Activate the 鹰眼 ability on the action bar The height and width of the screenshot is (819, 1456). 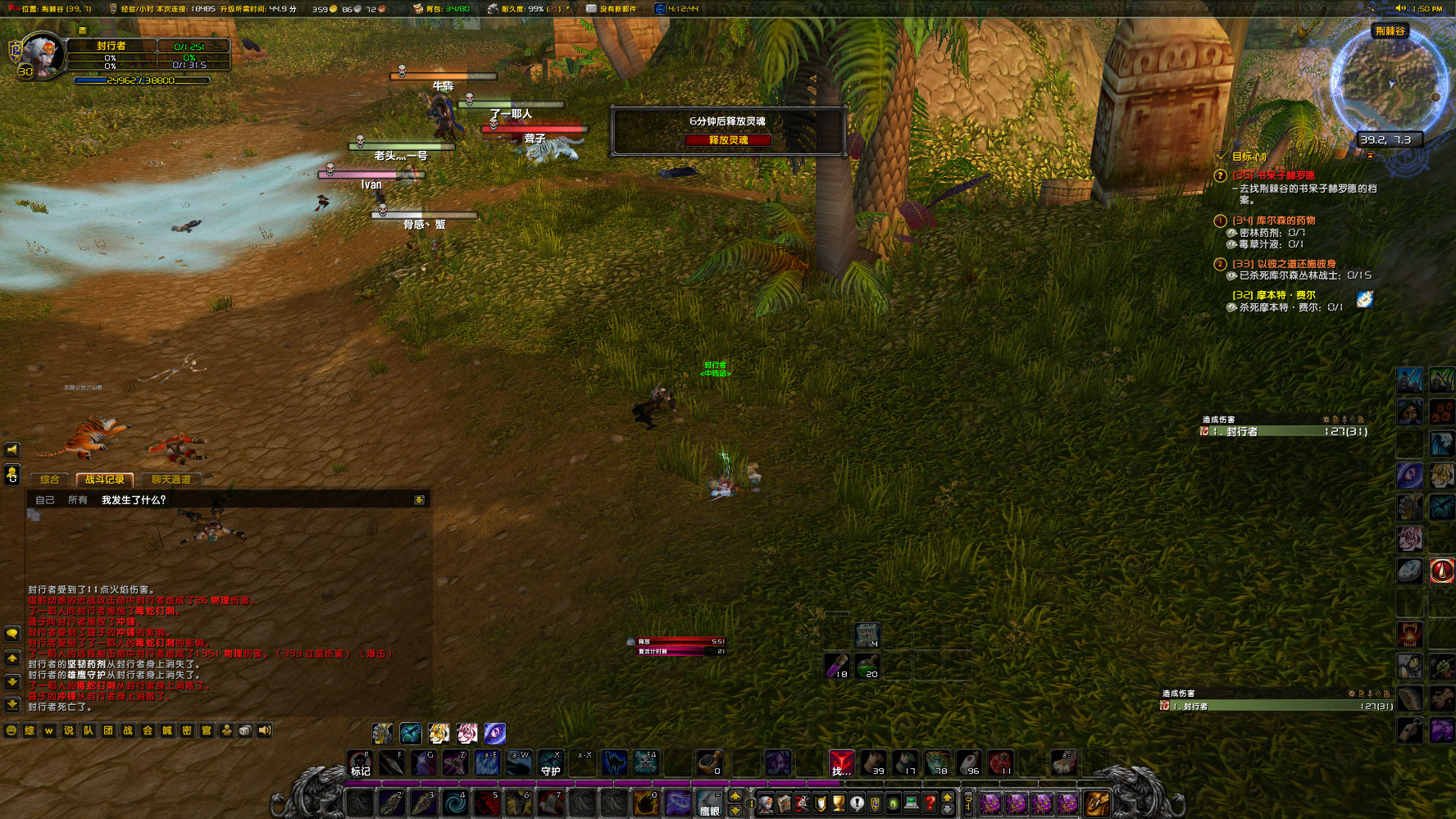pos(710,803)
